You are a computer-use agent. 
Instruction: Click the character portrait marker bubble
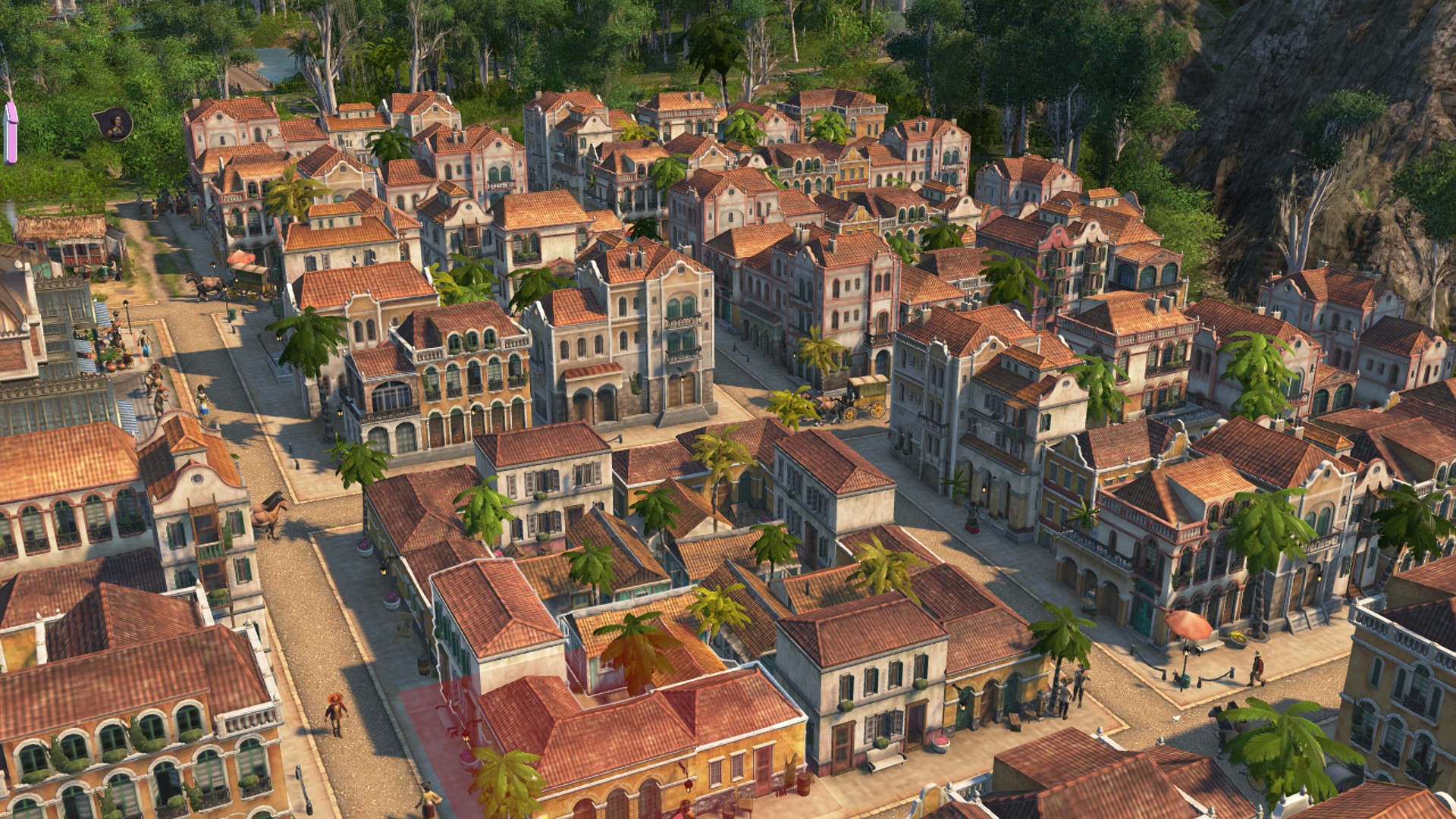point(115,124)
